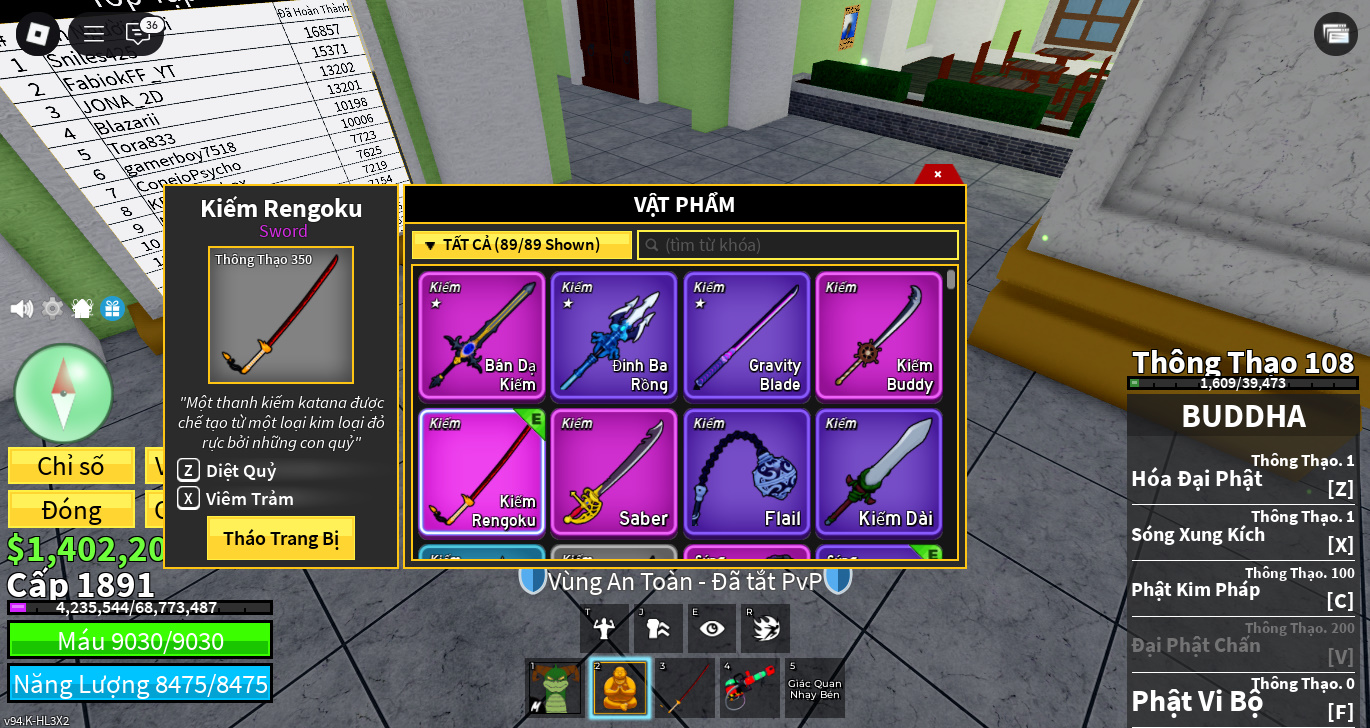Unequip the sword with Tháo Trang Bị
This screenshot has width=1370, height=728.
tap(281, 538)
